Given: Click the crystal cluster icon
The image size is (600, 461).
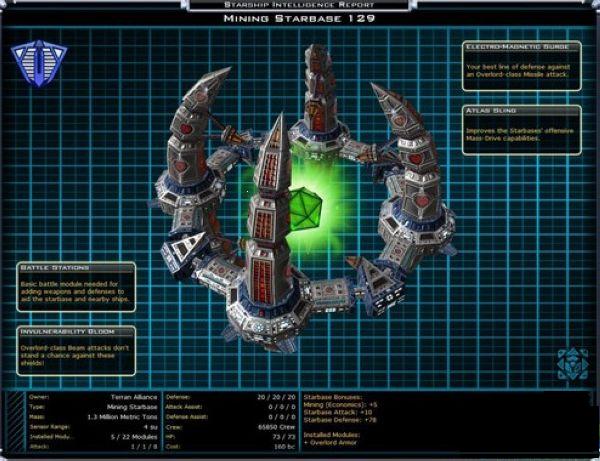Looking at the screenshot, I should [x=571, y=364].
